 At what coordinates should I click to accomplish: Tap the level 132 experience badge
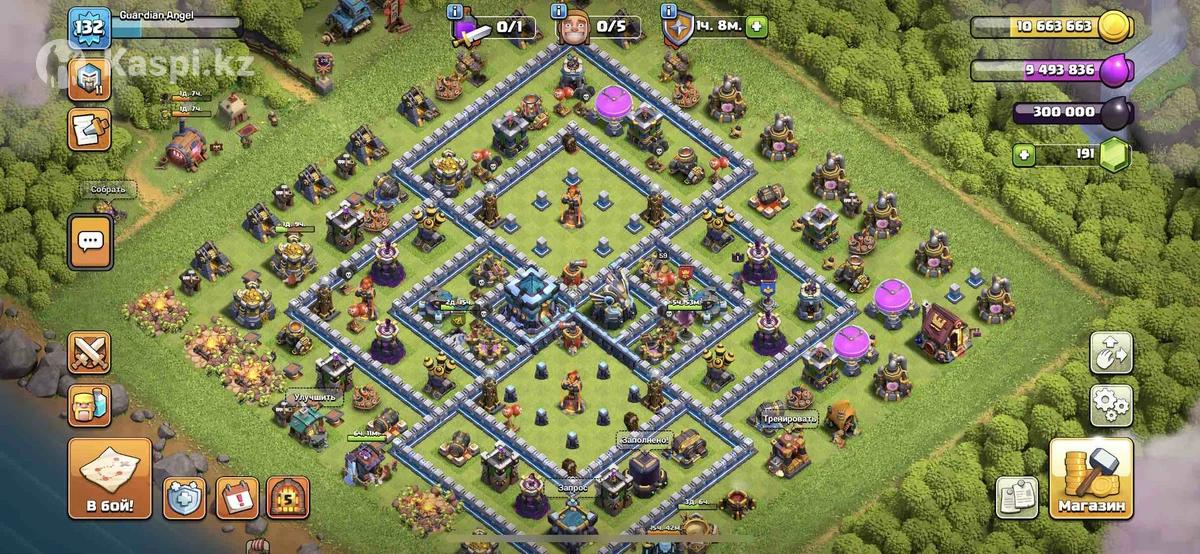88,26
